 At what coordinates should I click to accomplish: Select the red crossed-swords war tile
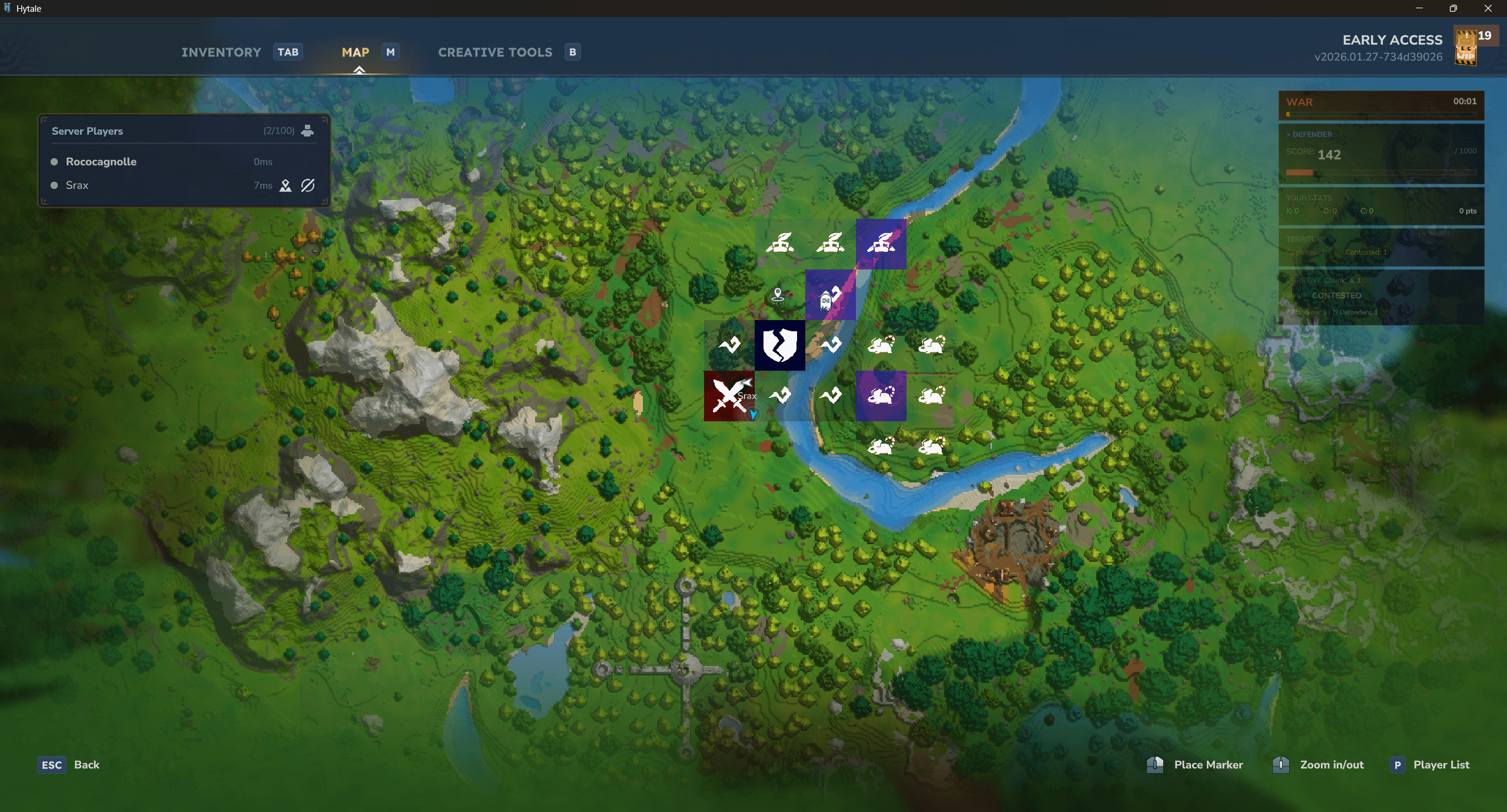(728, 396)
